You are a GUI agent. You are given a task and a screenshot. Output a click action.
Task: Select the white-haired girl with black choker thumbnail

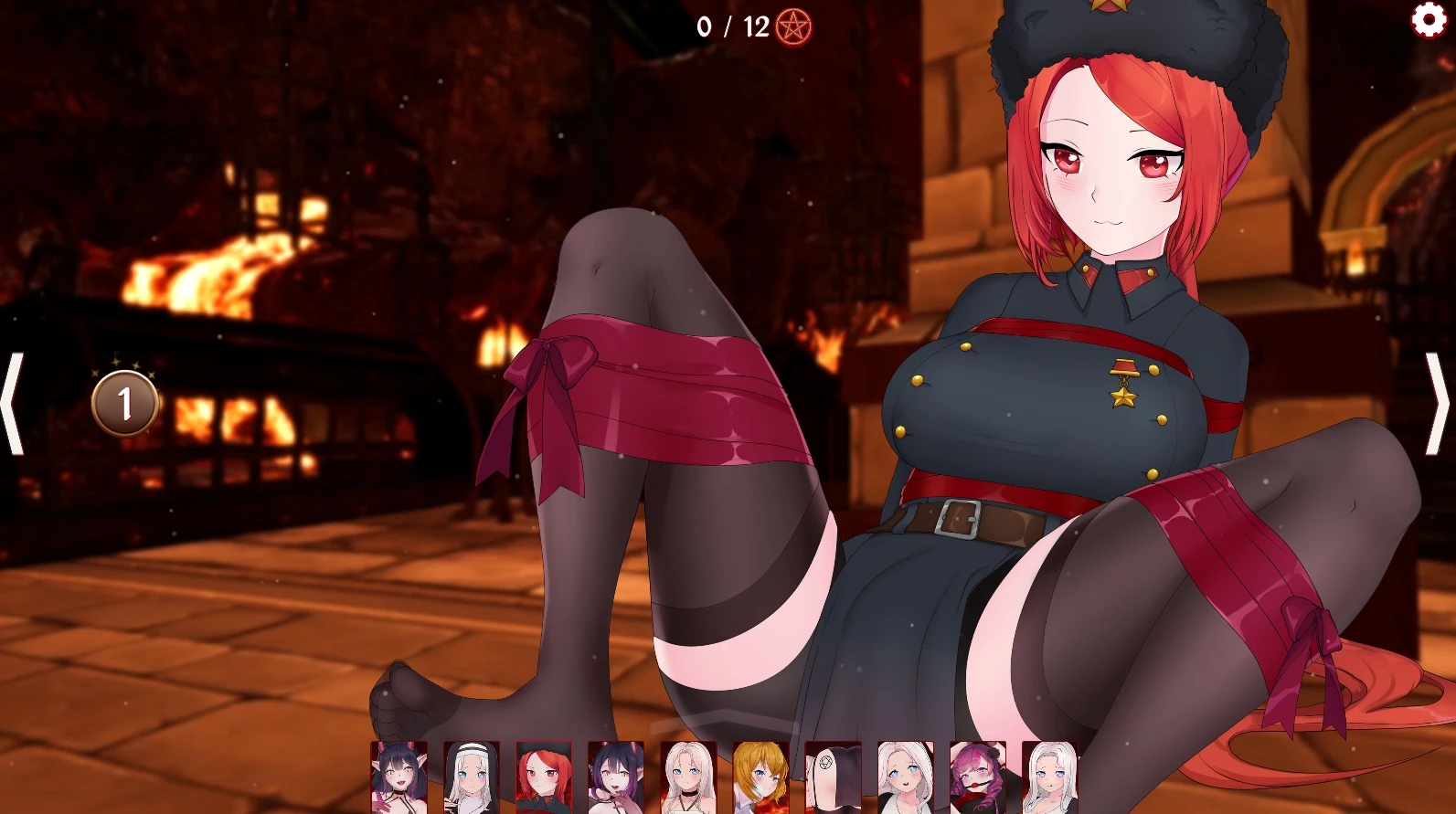pos(688,777)
